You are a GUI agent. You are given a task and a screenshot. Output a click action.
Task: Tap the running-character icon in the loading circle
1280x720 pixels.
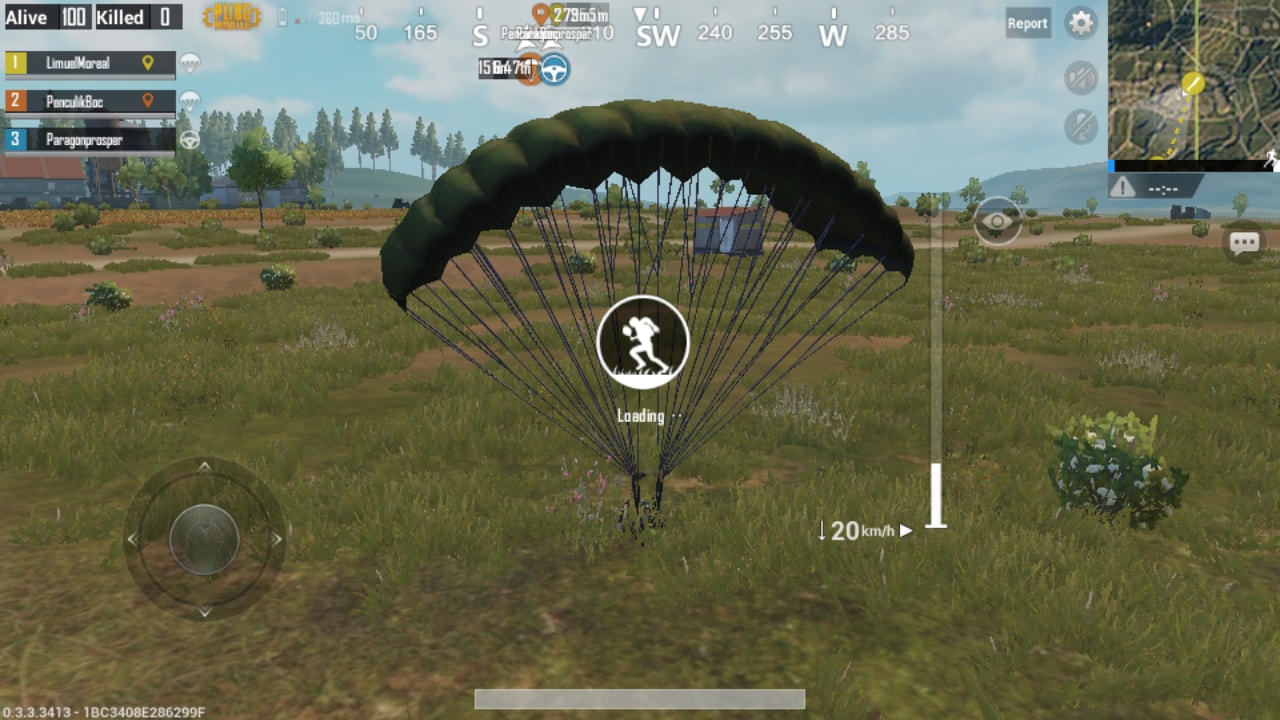(642, 341)
